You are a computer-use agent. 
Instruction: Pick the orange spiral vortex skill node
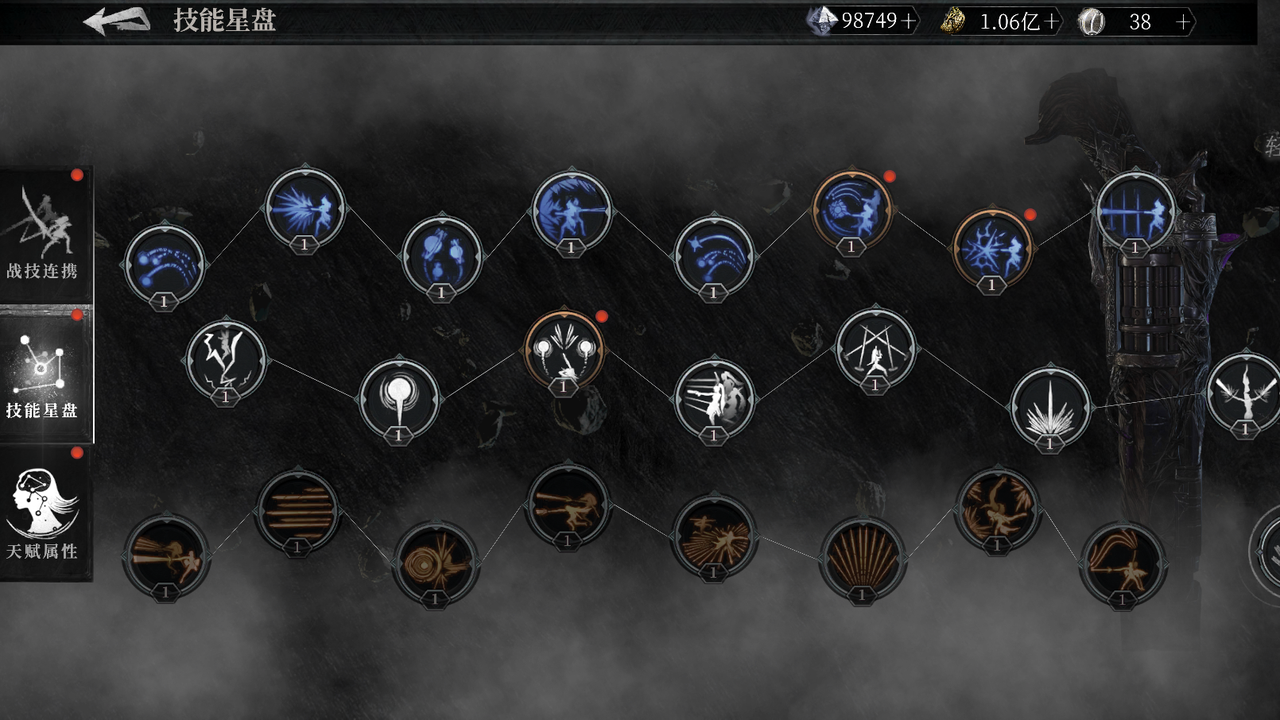(x=435, y=561)
